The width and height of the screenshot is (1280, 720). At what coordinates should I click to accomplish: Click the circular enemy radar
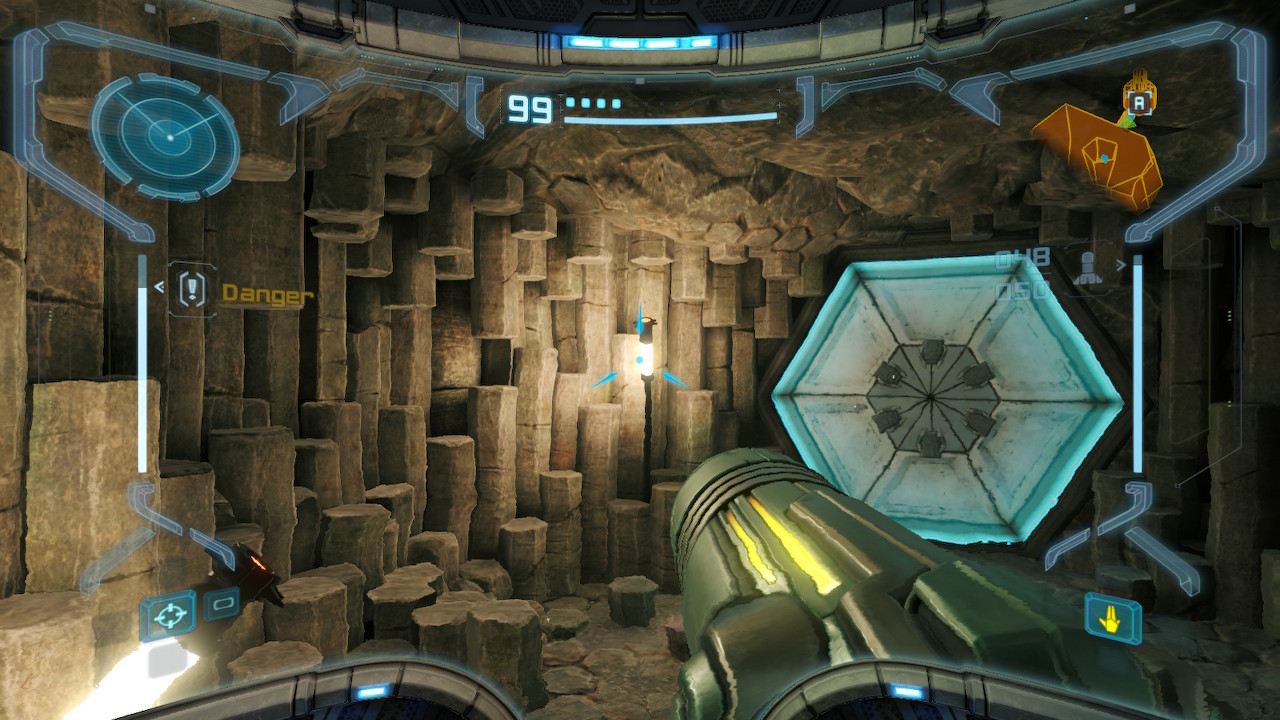click(165, 134)
